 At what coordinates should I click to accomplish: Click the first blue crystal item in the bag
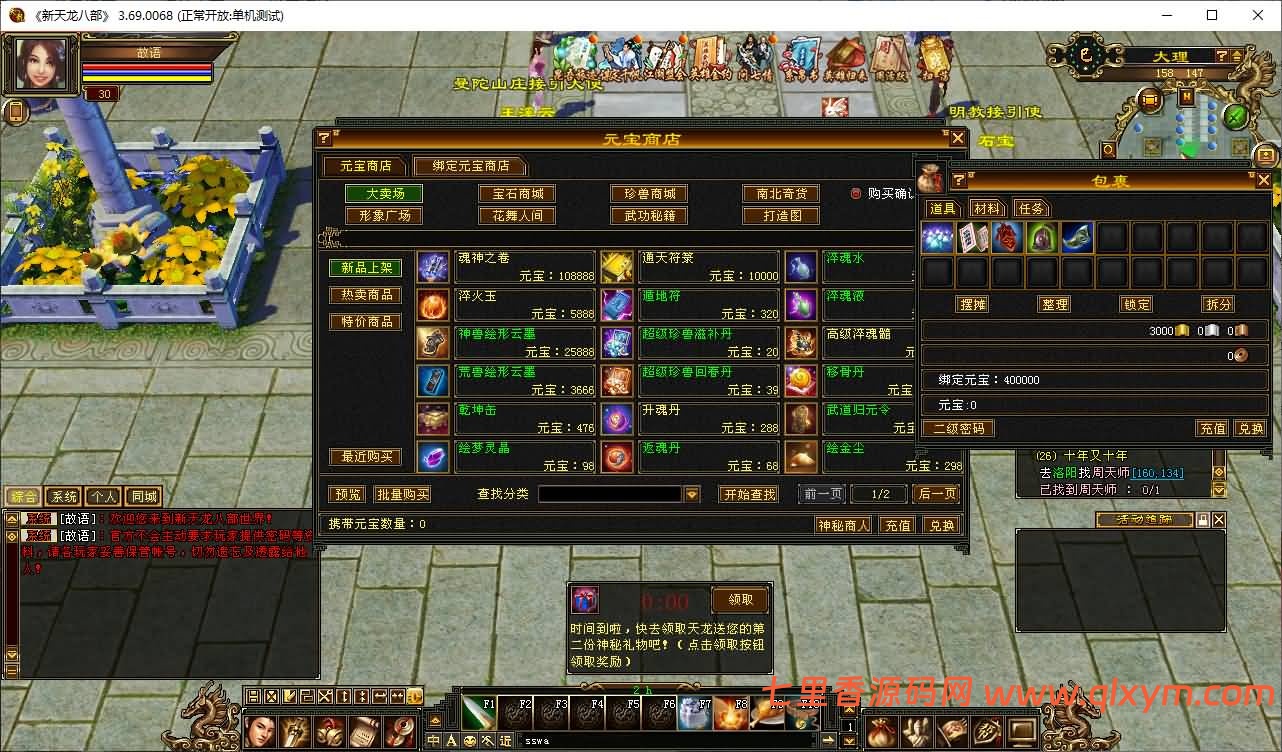click(937, 237)
